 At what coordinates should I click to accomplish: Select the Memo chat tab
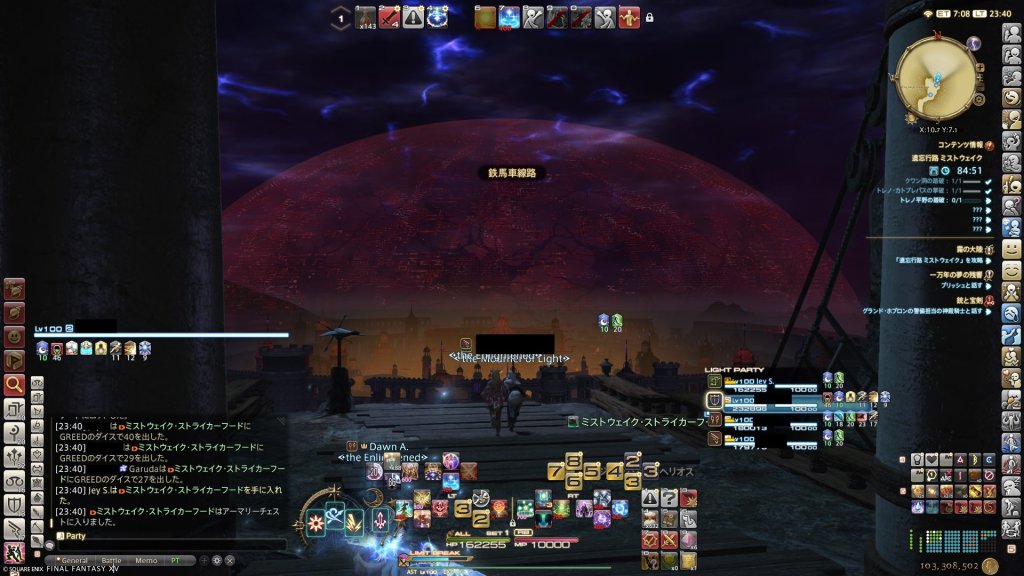pyautogui.click(x=146, y=561)
